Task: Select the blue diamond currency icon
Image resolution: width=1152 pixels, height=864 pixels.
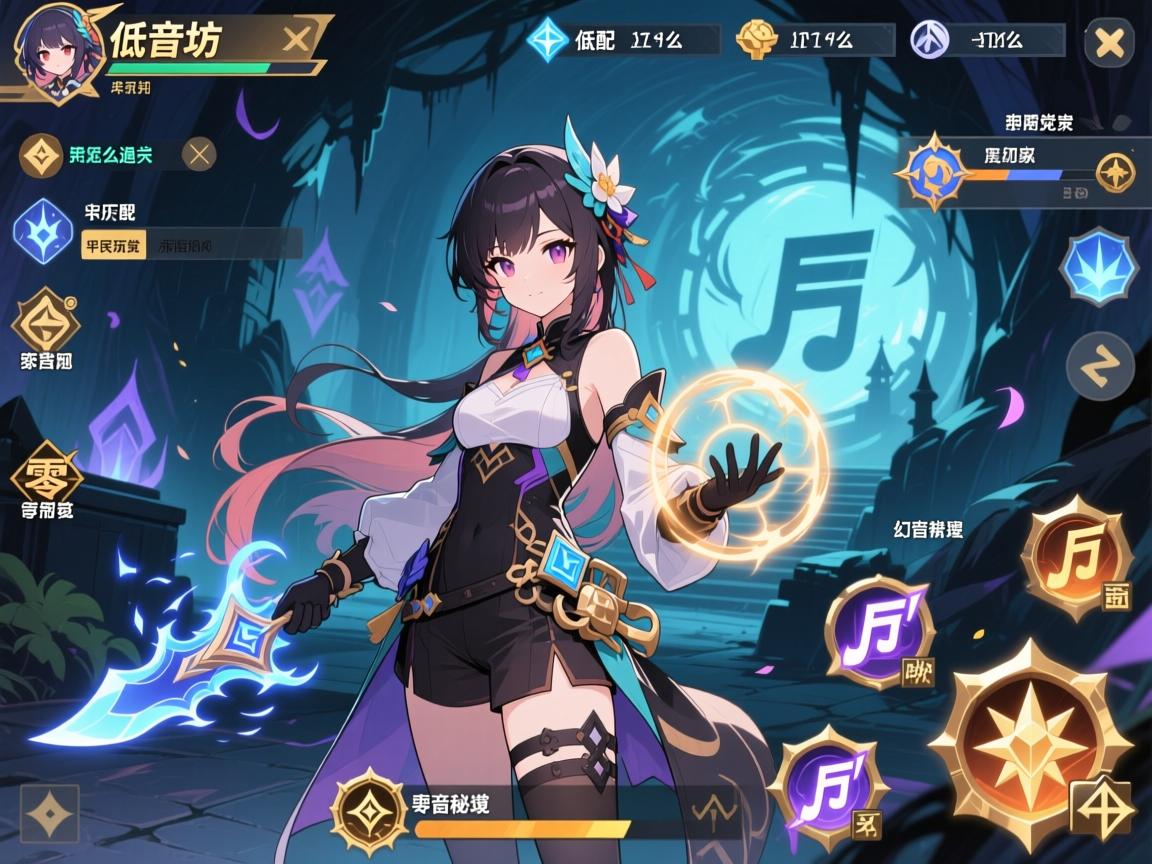Action: [547, 41]
